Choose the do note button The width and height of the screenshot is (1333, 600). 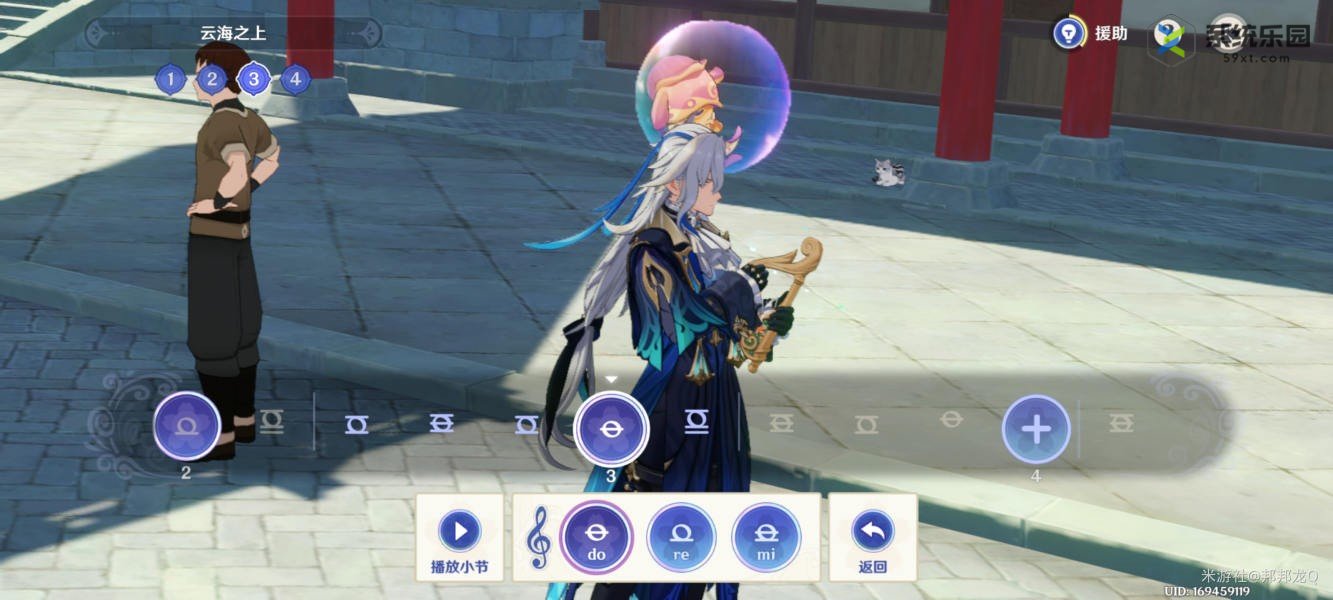point(596,537)
